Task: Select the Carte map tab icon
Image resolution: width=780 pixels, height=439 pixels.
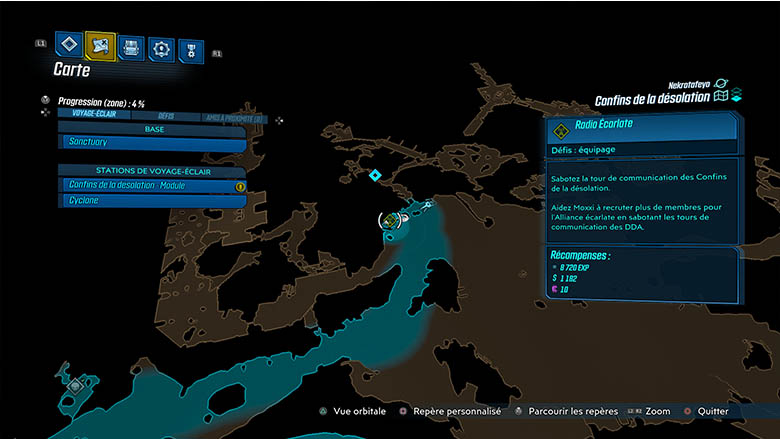Action: click(100, 45)
